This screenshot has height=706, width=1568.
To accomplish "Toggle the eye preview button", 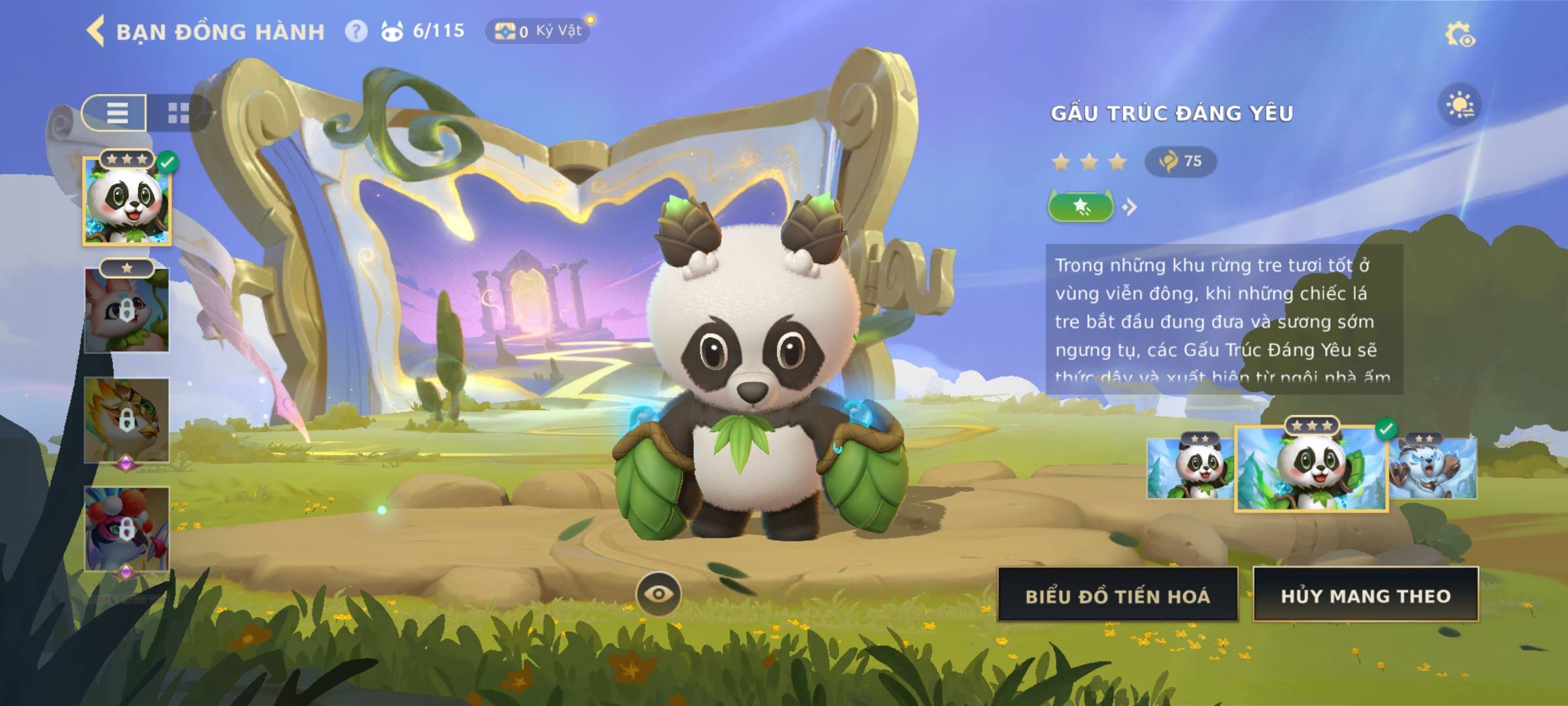I will [x=659, y=594].
